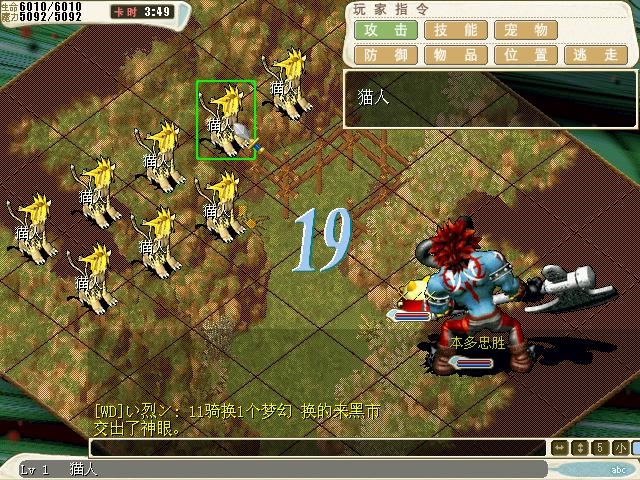Select the 攻击 (Attack) command

pos(386,30)
